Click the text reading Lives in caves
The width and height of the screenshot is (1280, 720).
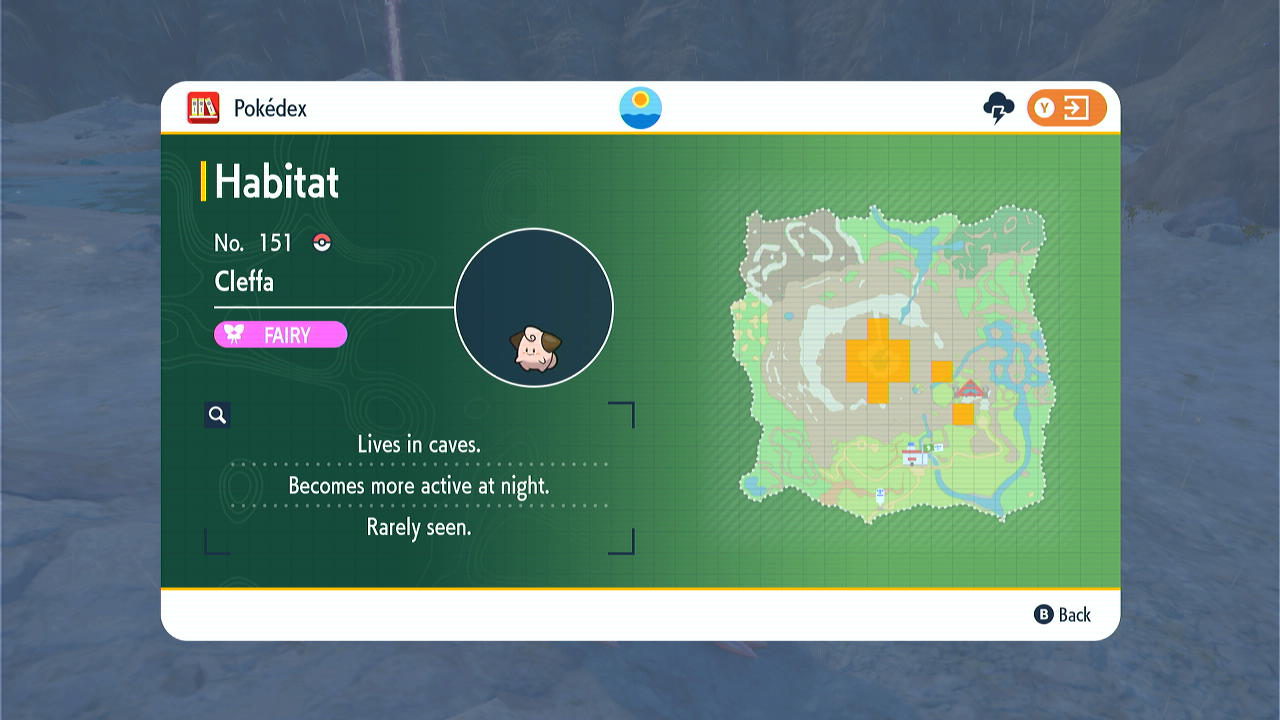(x=419, y=444)
